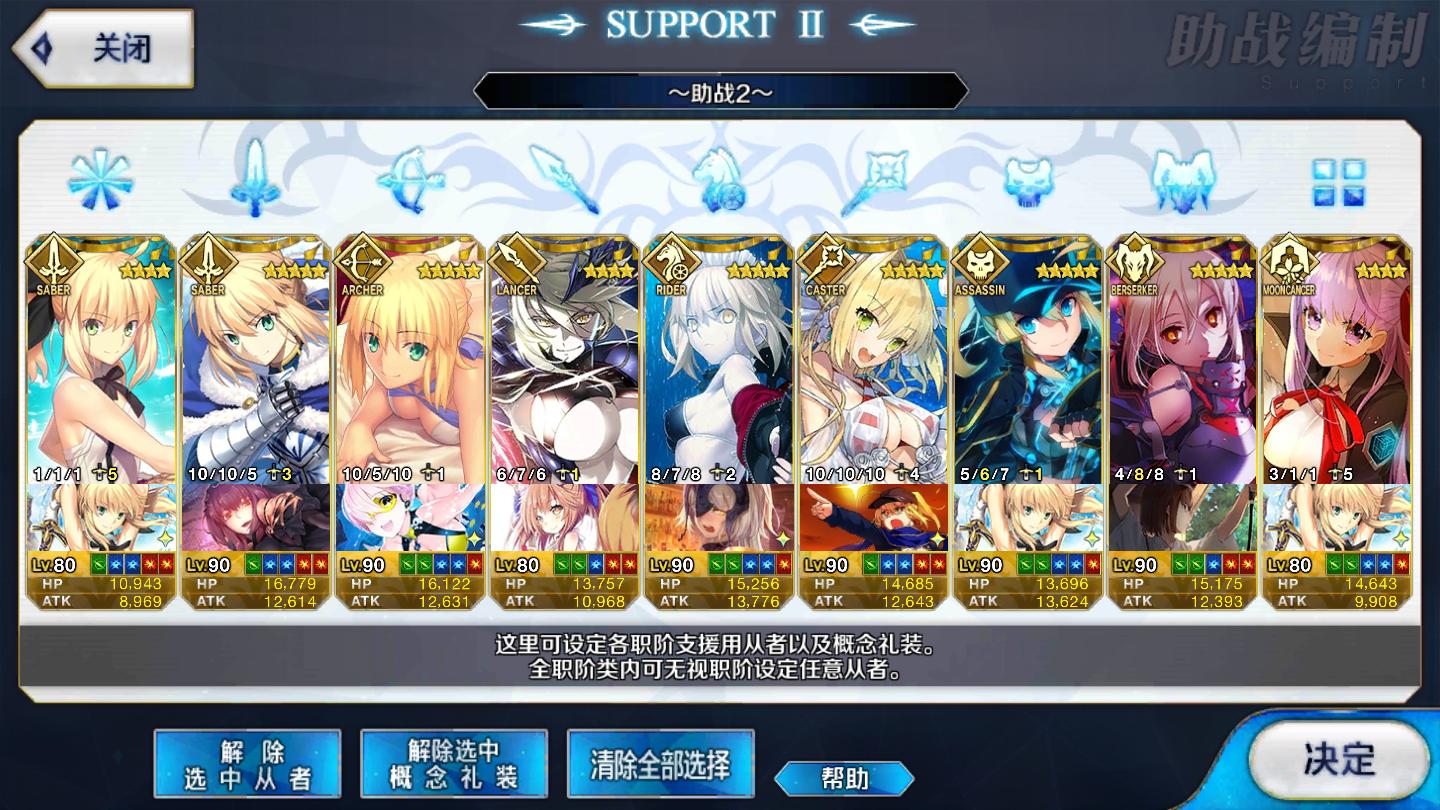The width and height of the screenshot is (1440, 810).
Task: Click the ~助战2~ title banner
Action: (719, 91)
